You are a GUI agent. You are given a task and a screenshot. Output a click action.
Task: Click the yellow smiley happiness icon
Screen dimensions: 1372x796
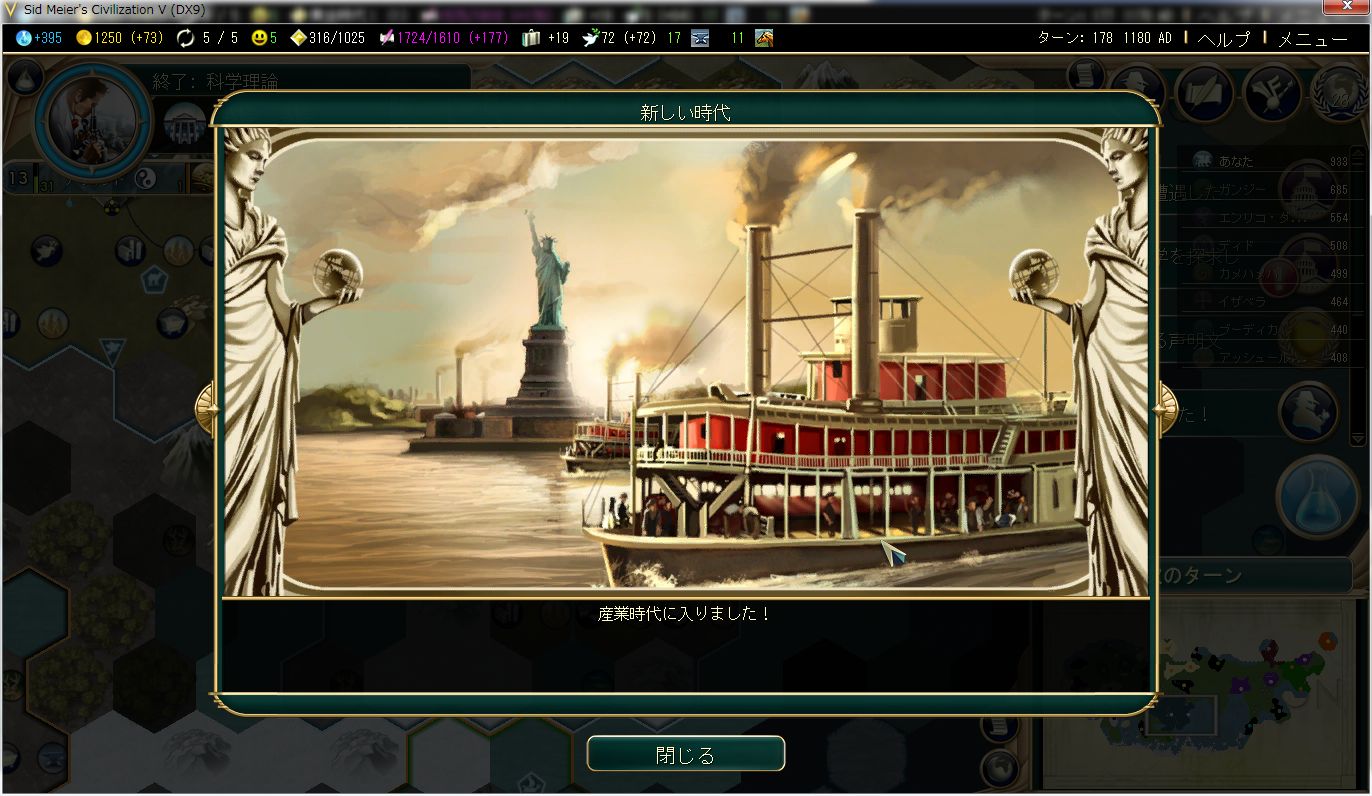259,38
